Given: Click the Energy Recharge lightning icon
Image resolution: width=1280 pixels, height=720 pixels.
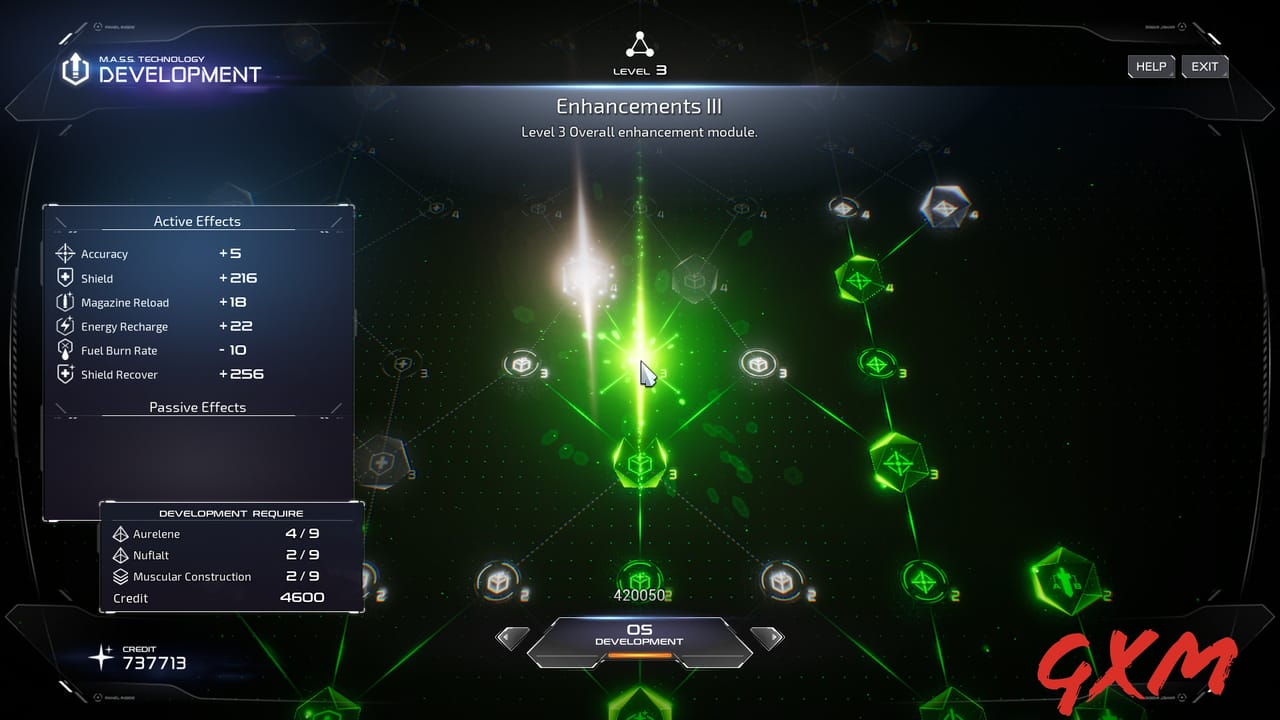Looking at the screenshot, I should point(64,326).
